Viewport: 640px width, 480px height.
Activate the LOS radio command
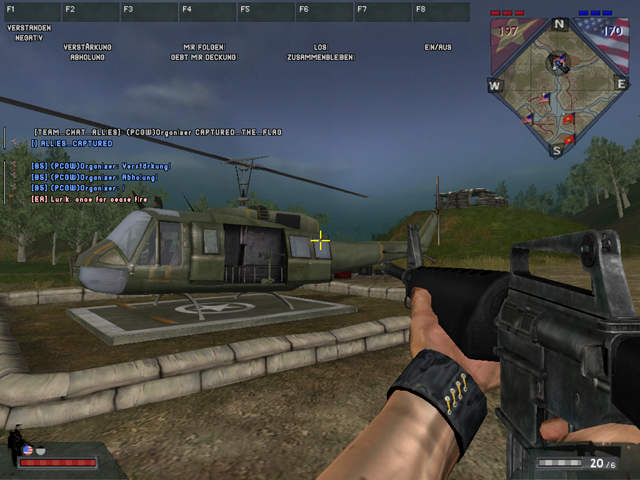pos(320,47)
